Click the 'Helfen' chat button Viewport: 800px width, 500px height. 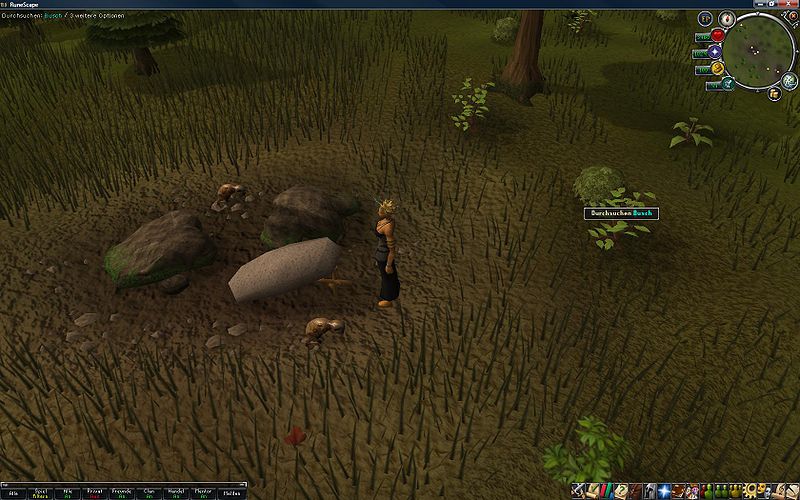pyautogui.click(x=230, y=492)
